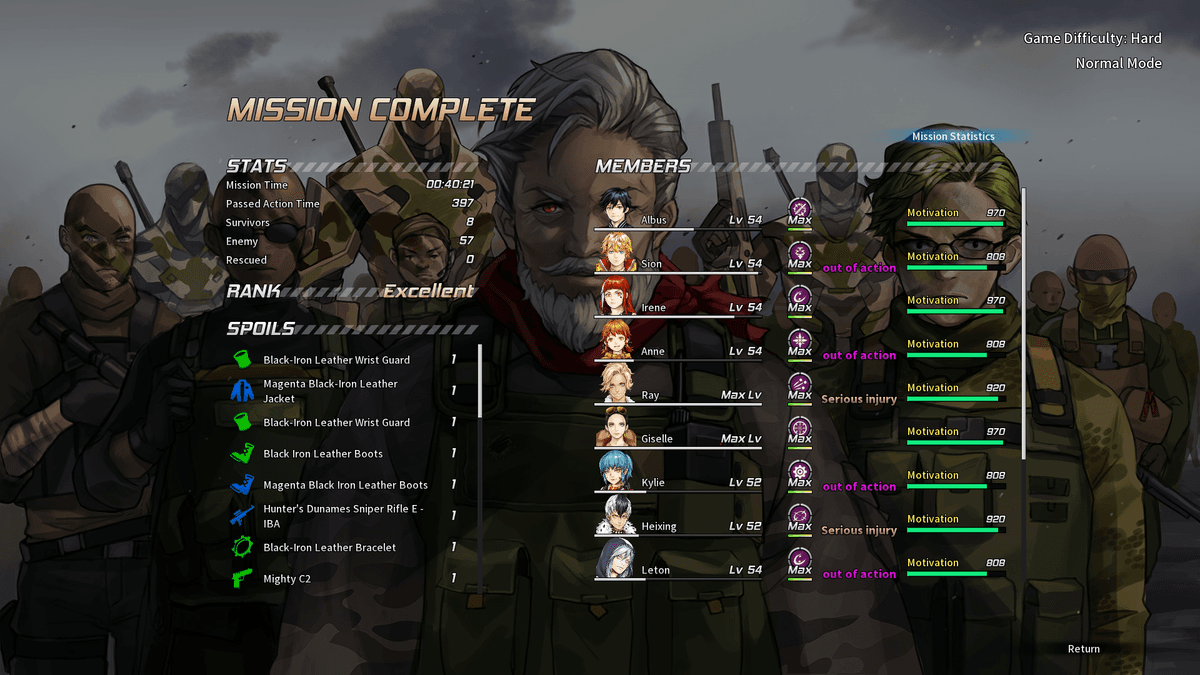Screen dimensions: 1200x675
Task: Pick Giselle's member row
Action: pyautogui.click(x=679, y=439)
